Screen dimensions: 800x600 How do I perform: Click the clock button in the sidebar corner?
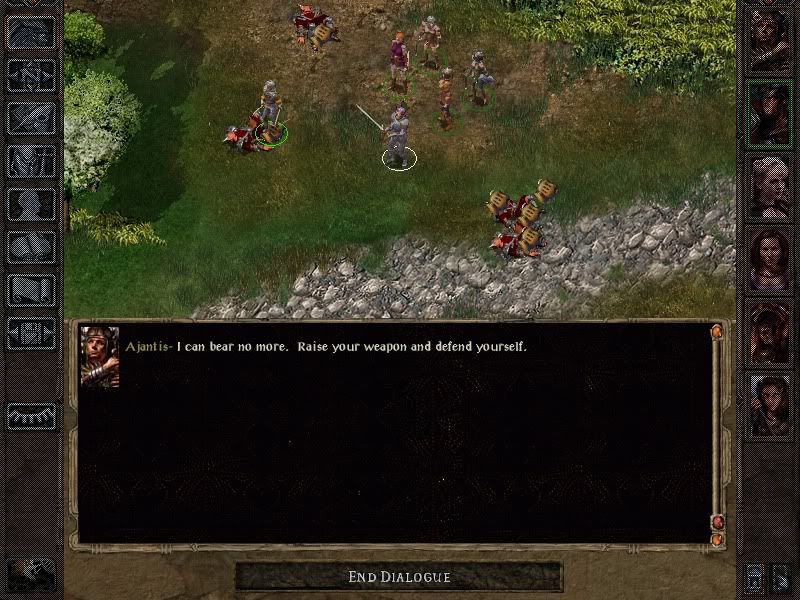point(31,573)
